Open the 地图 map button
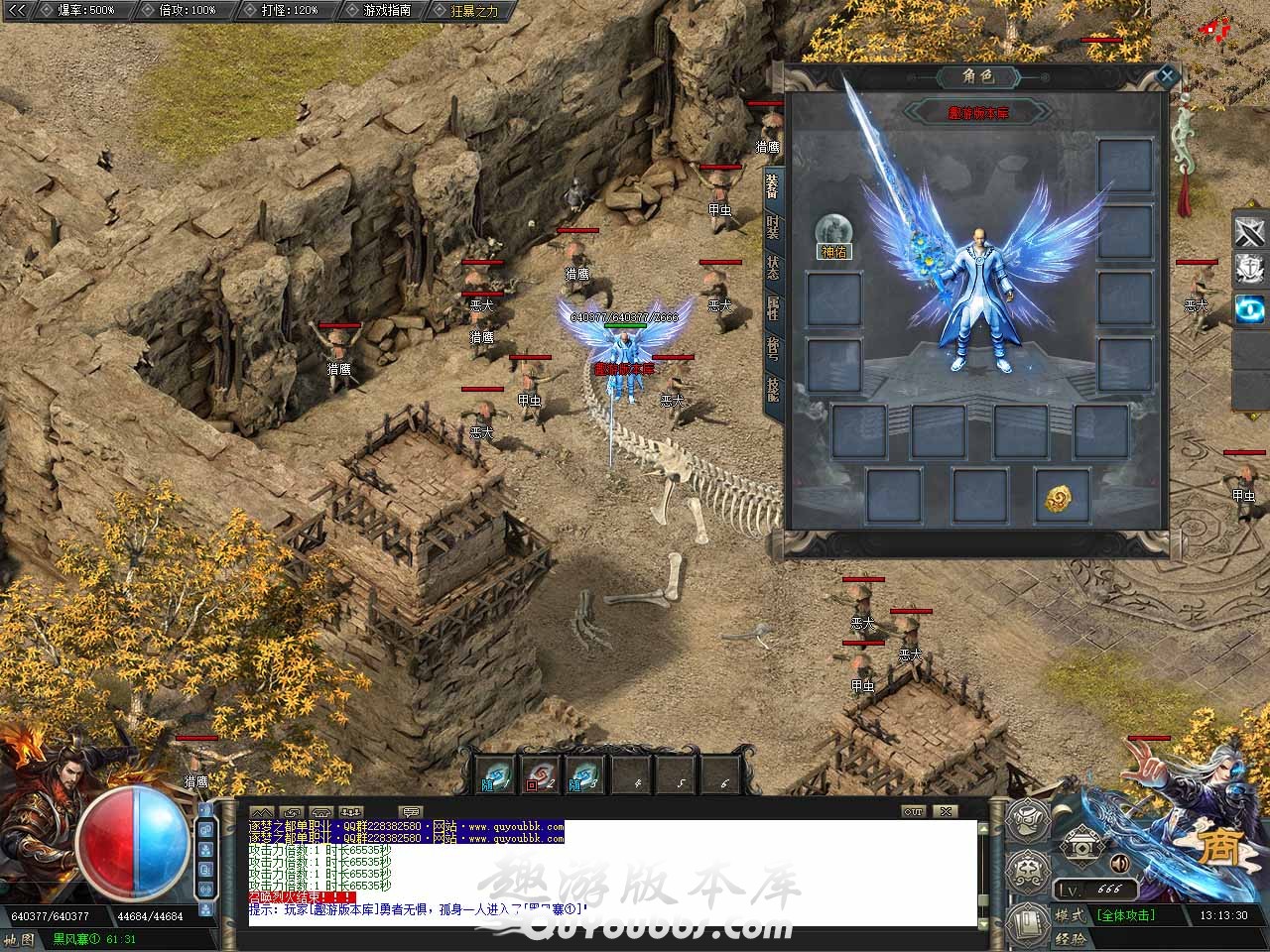Viewport: 1270px width, 952px height. tap(19, 939)
